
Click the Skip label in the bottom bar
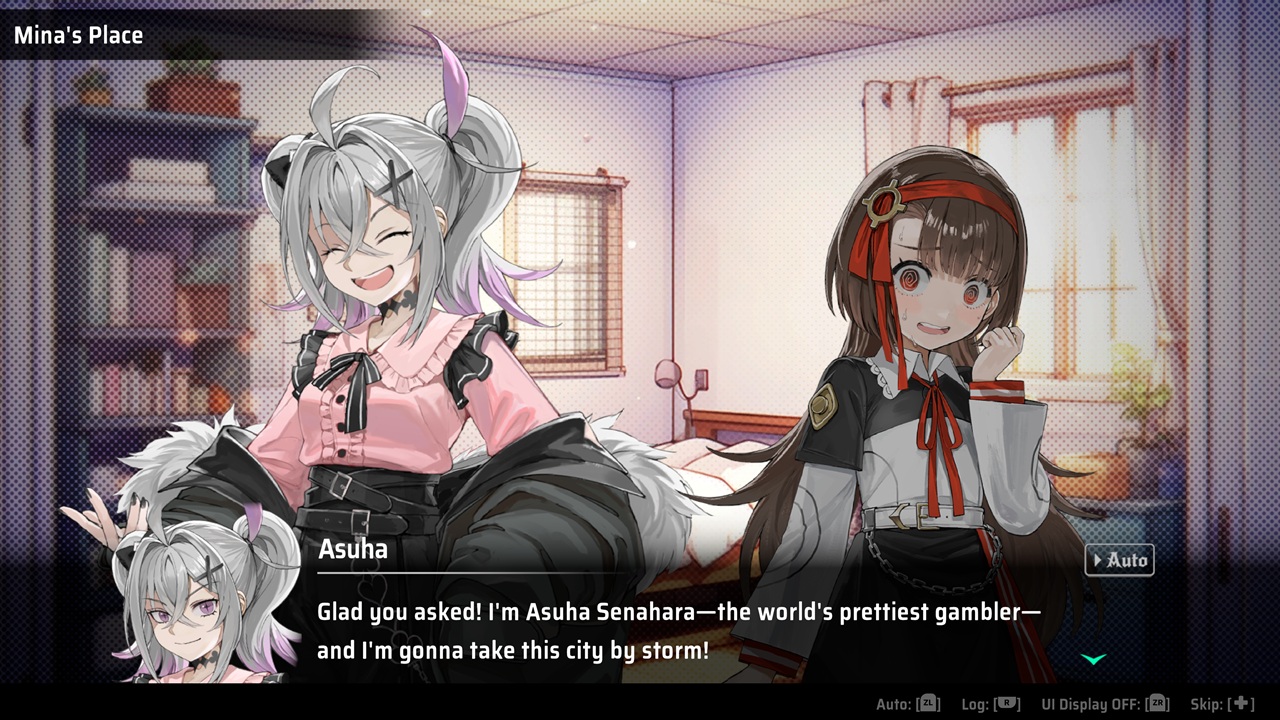1208,701
